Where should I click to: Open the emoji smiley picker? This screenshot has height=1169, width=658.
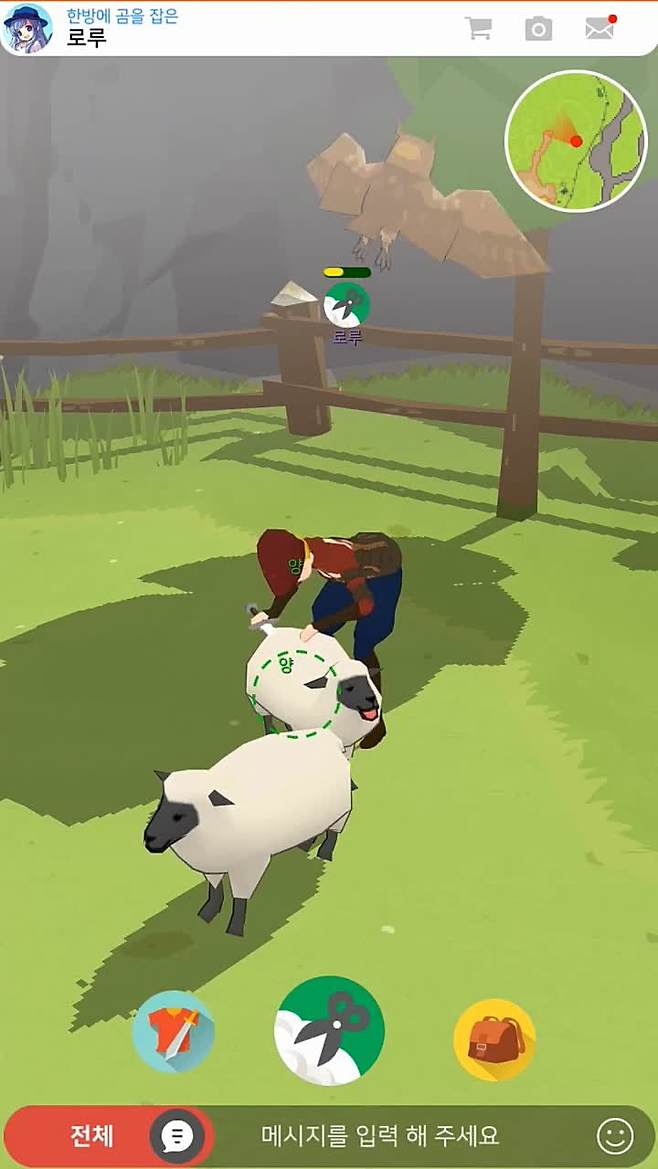[x=615, y=1136]
